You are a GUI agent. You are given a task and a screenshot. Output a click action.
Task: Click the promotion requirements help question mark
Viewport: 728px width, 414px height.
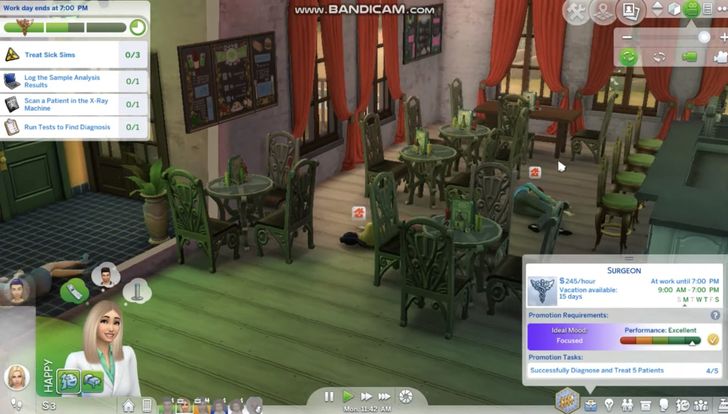[x=715, y=315]
